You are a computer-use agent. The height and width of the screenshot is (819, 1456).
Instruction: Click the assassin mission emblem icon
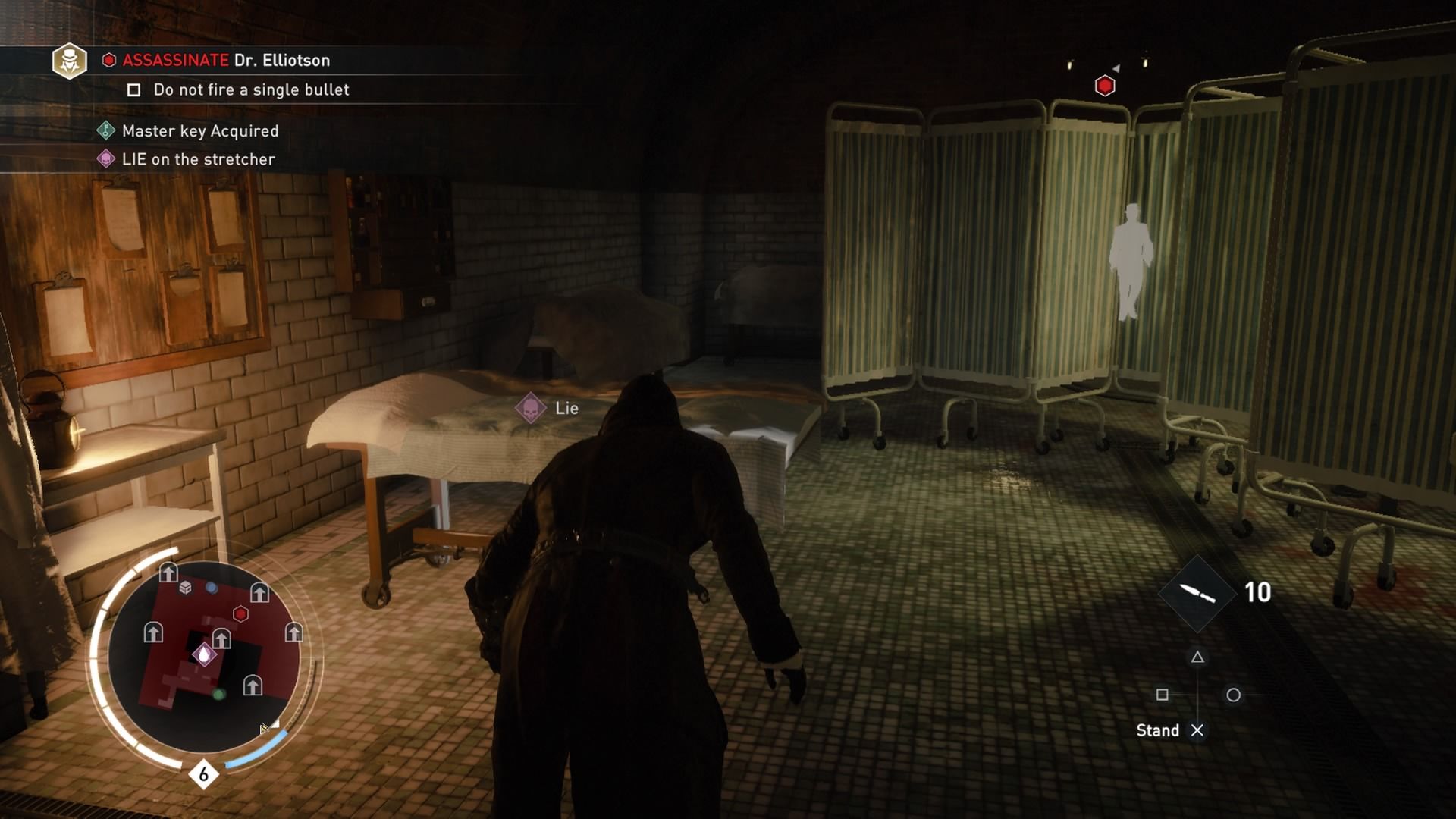pos(69,61)
